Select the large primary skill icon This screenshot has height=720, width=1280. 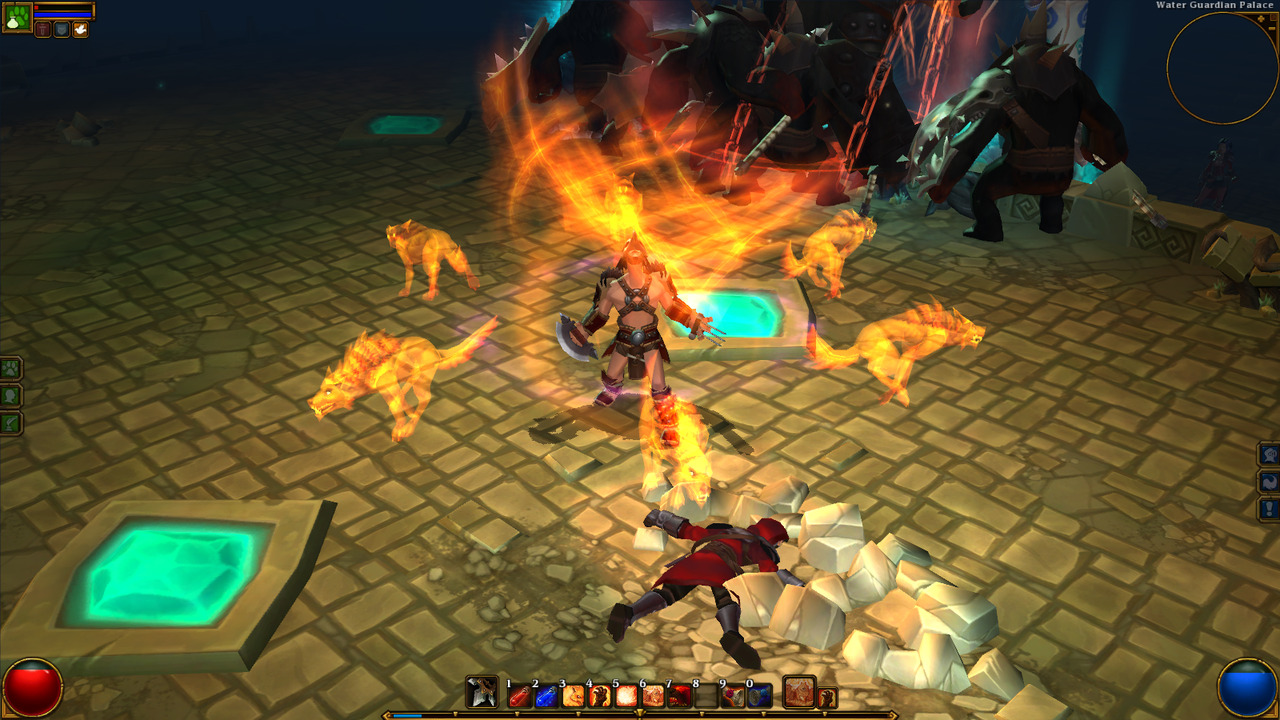pos(799,692)
